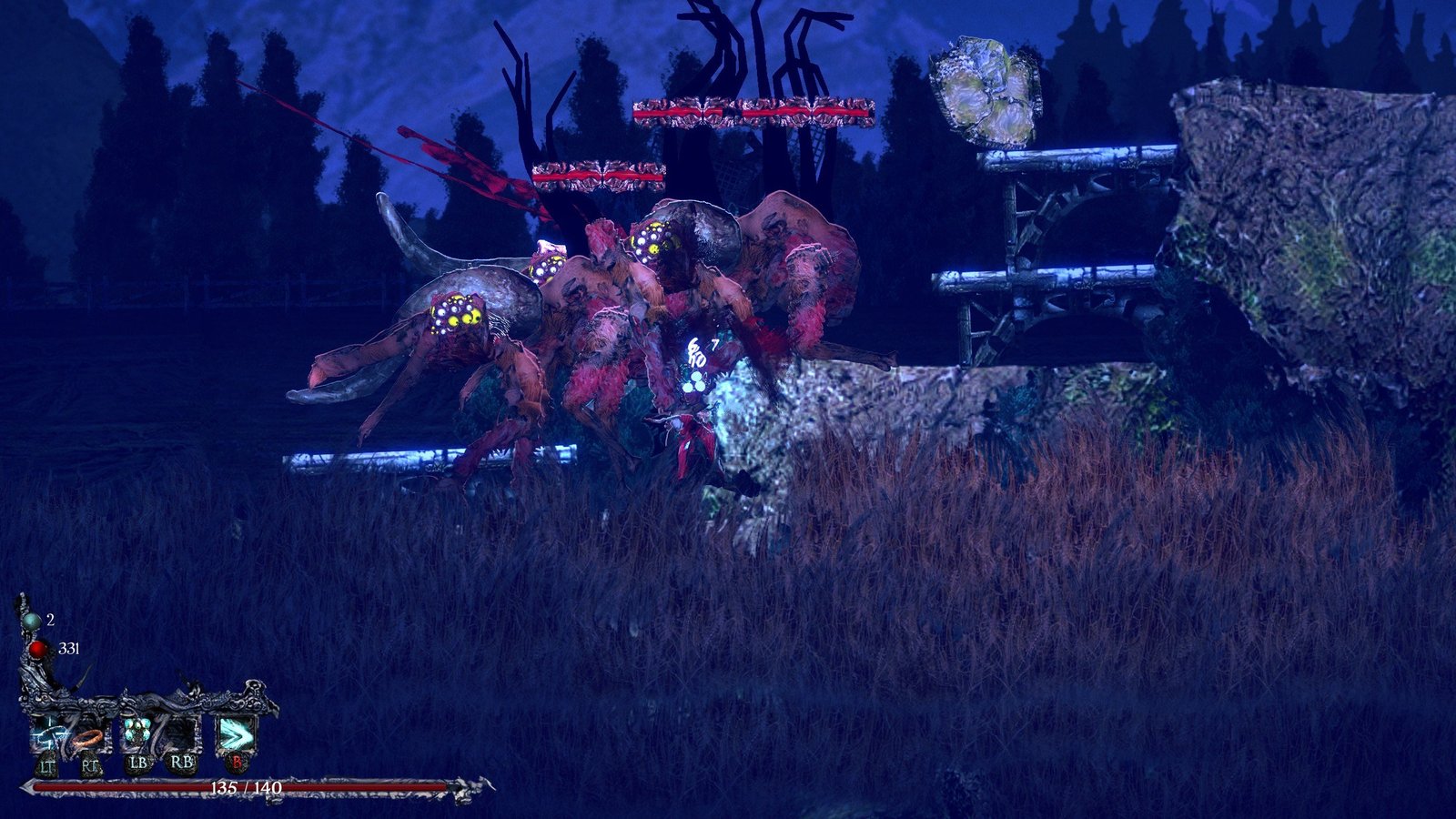Activate the lightning sword ability slot
Viewport: 1456px width, 819px height.
pos(45,733)
